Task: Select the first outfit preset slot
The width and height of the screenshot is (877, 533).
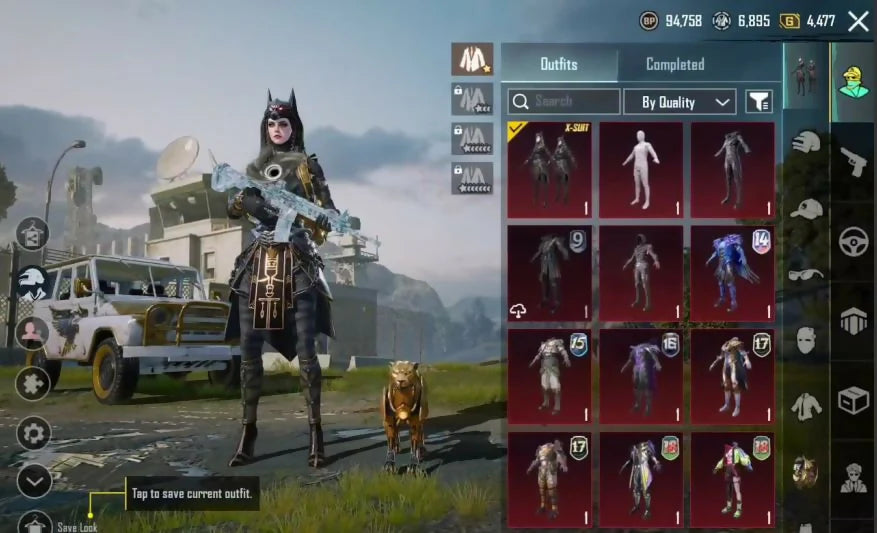Action: tap(472, 60)
